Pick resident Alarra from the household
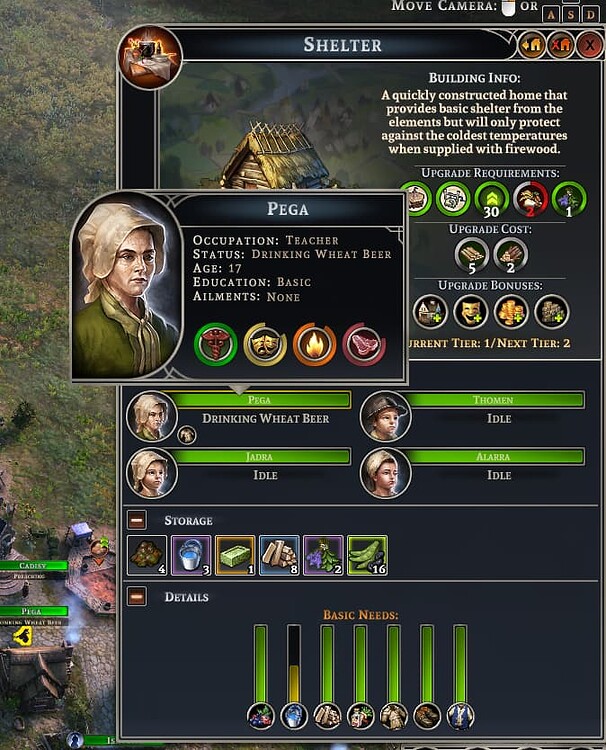The width and height of the screenshot is (606, 750). click(385, 472)
